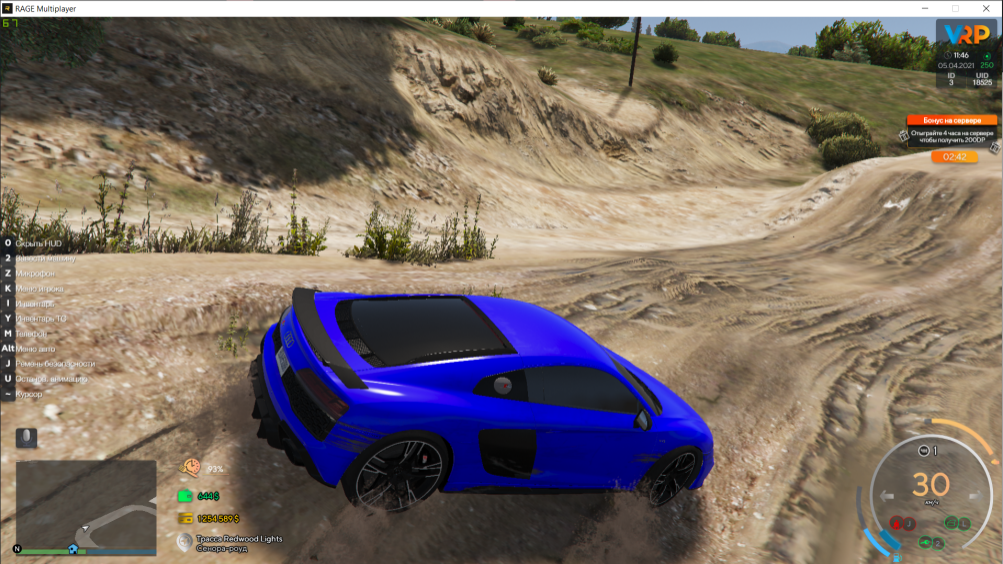Select the green cash wallet icon

click(x=185, y=496)
